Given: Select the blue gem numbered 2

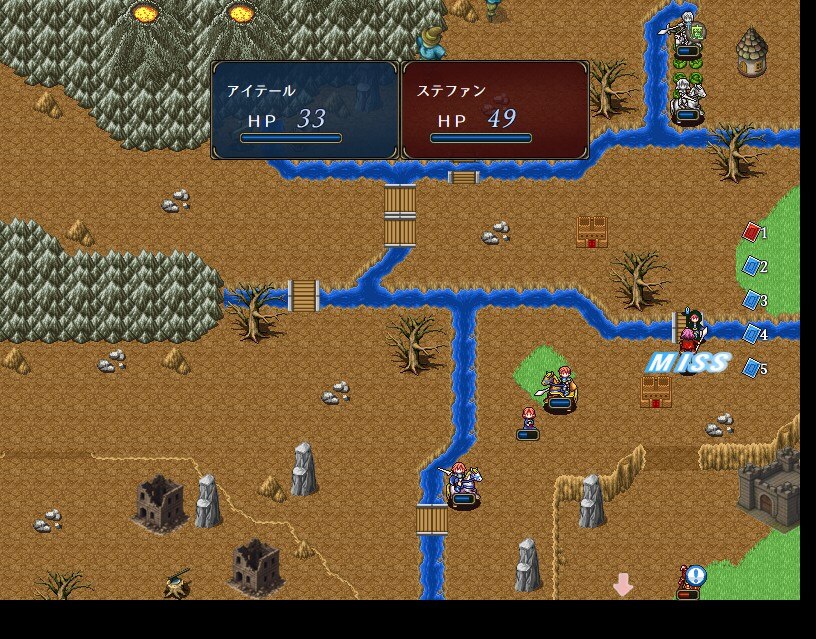Looking at the screenshot, I should coord(752,266).
